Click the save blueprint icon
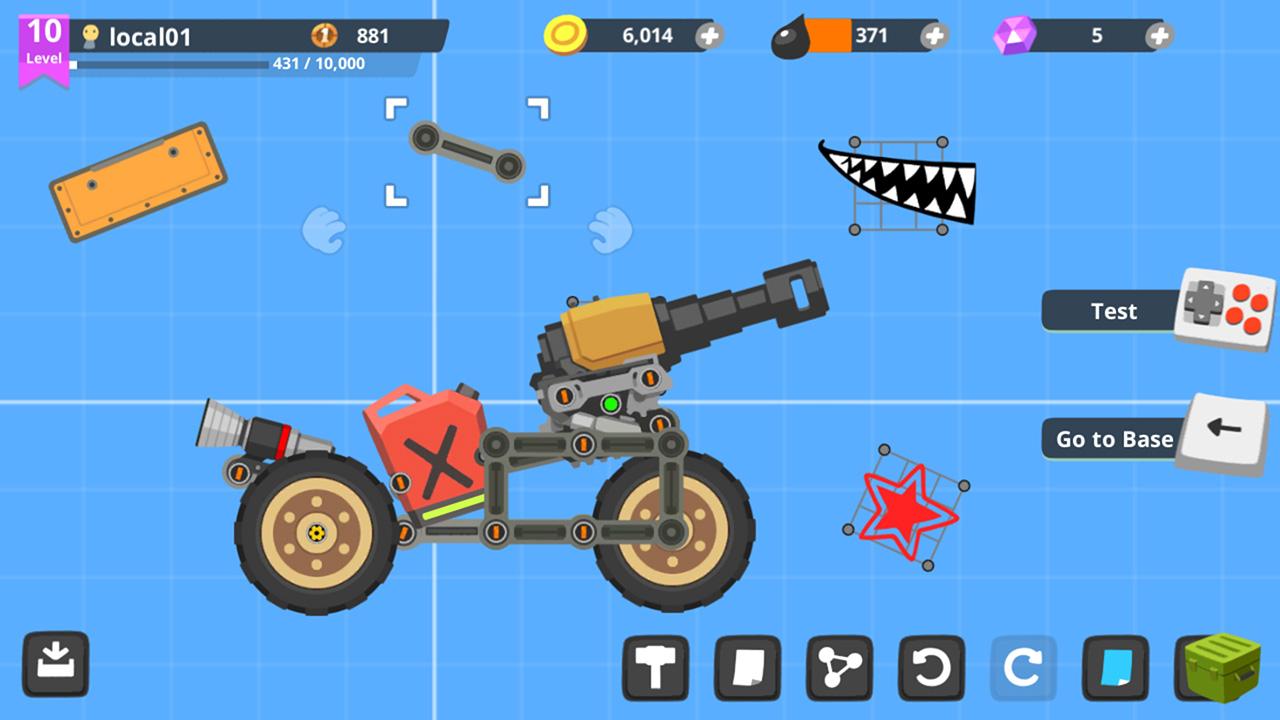1280x720 pixels. [x=57, y=666]
